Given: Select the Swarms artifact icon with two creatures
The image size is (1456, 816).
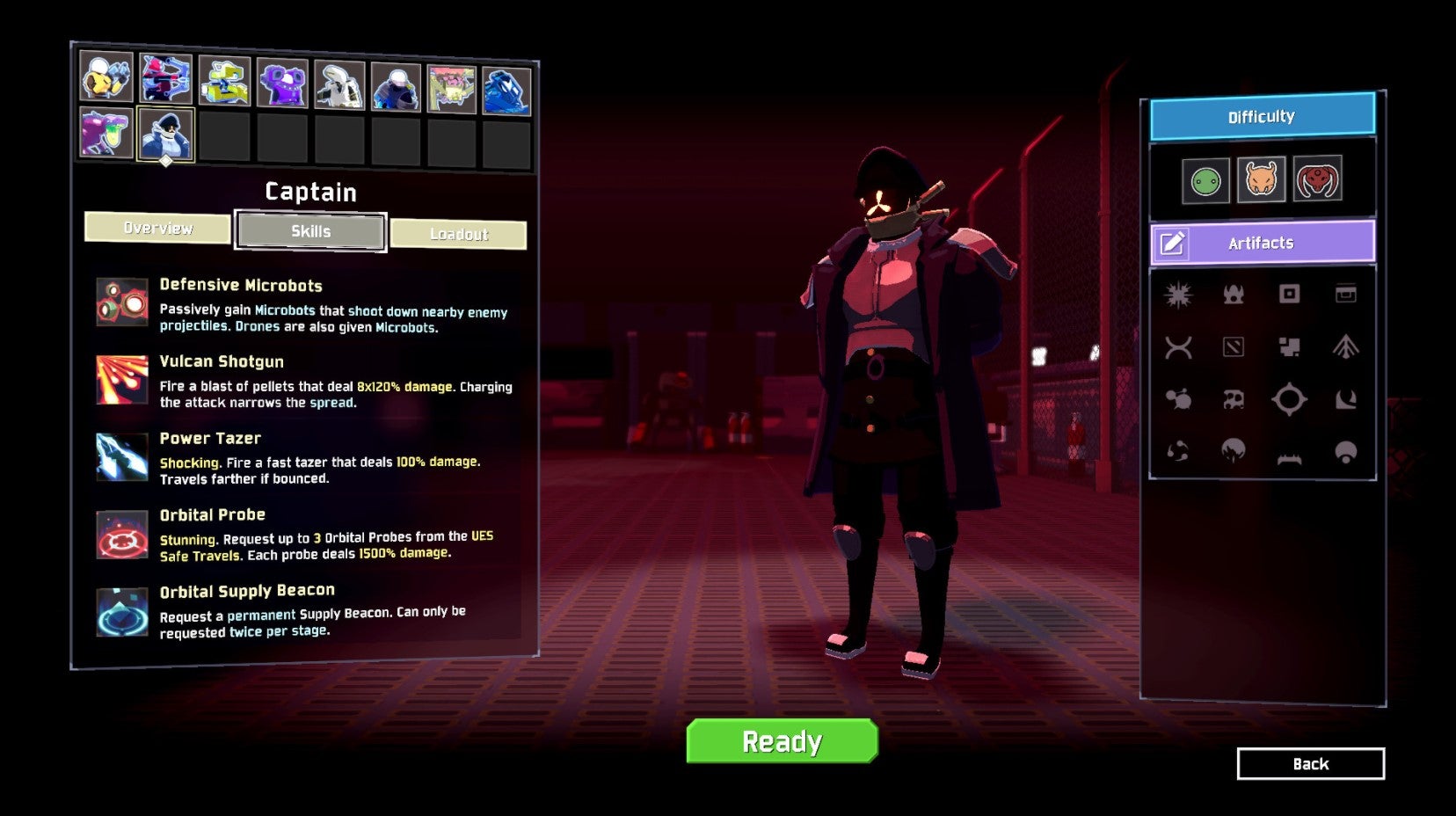Looking at the screenshot, I should [x=1180, y=398].
